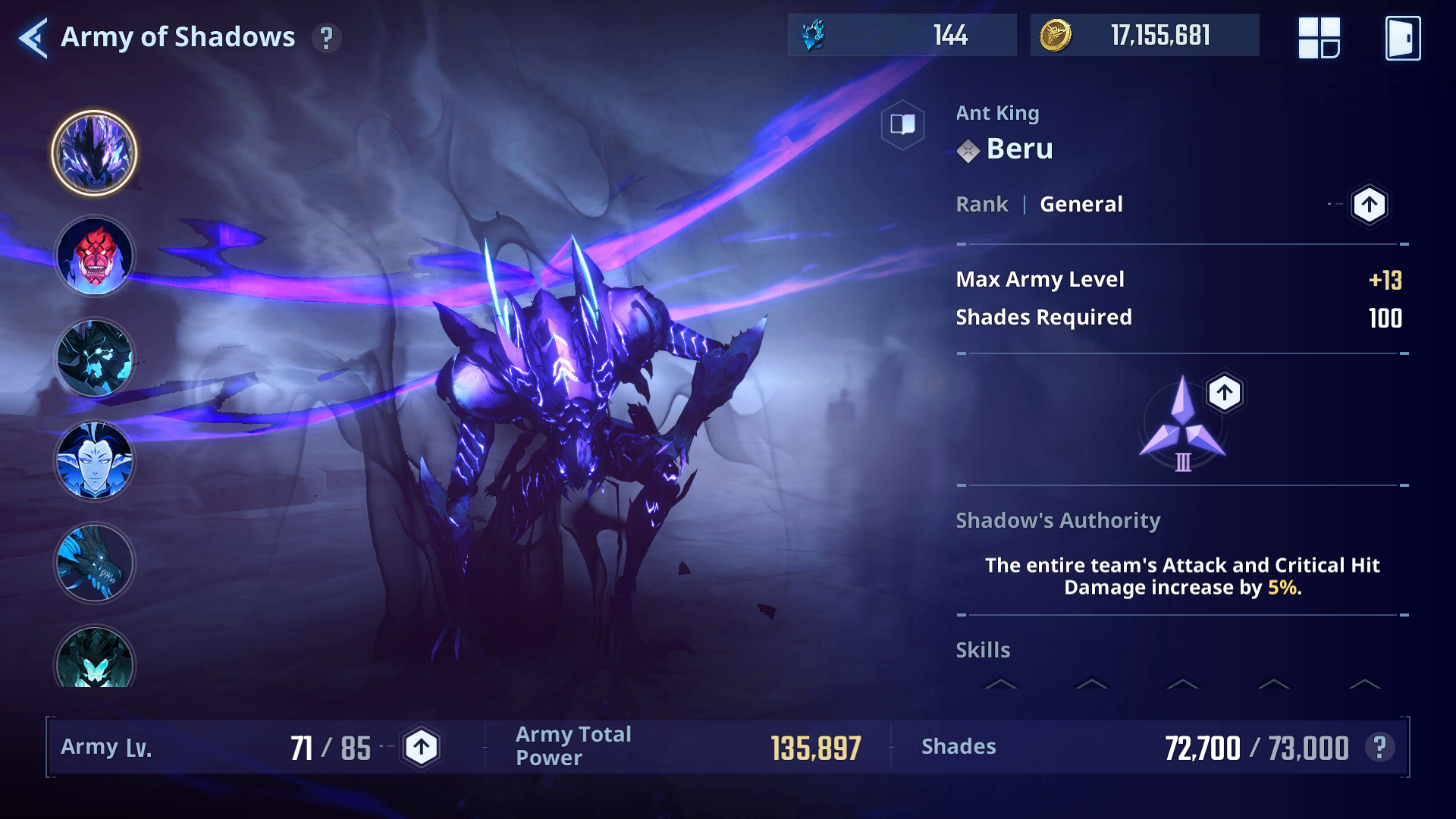Select the blue elf-eared shadow portrait
Image resolution: width=1456 pixels, height=819 pixels.
[x=94, y=461]
